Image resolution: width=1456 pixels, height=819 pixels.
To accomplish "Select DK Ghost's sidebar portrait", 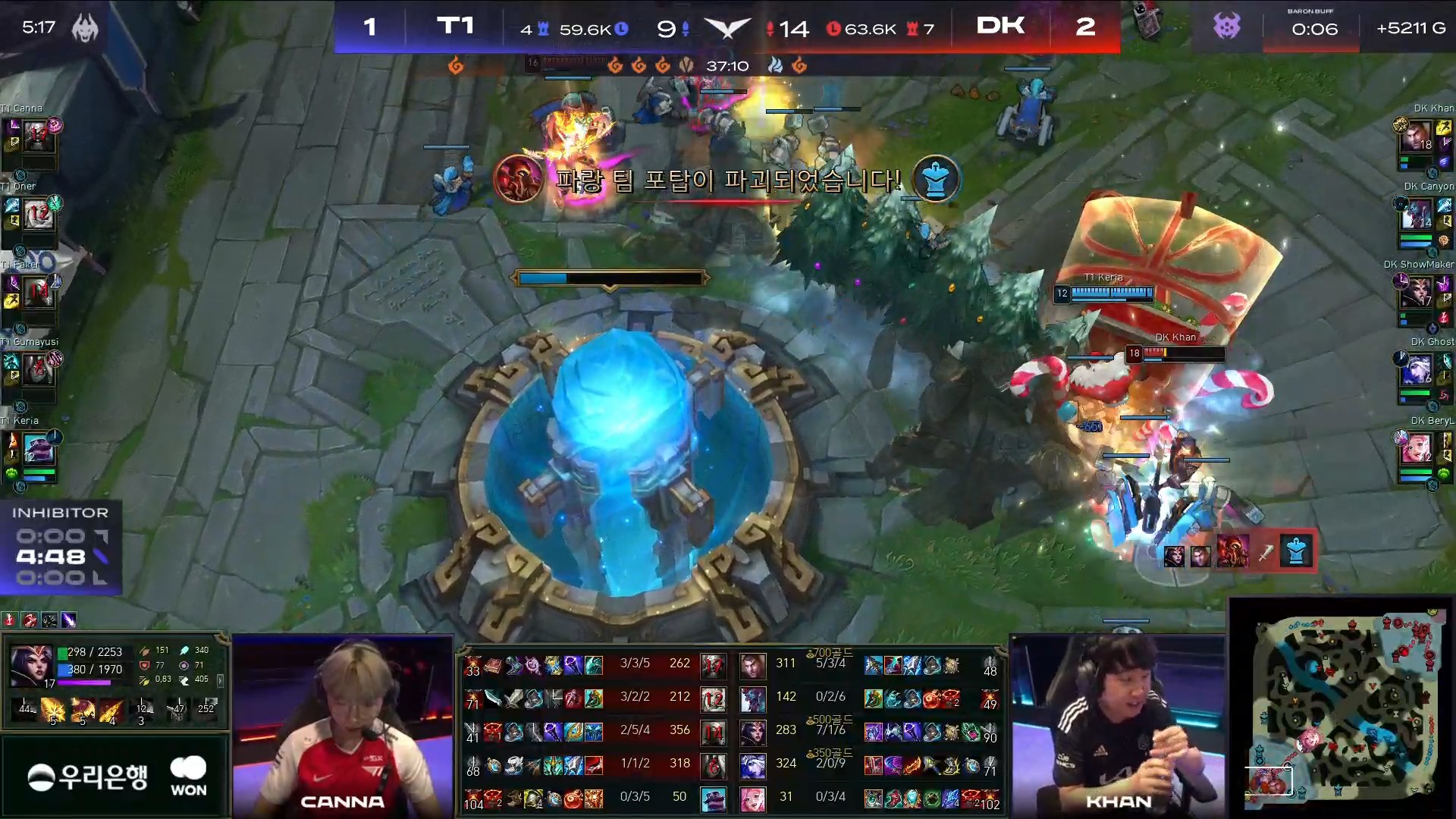I will coord(1417,370).
